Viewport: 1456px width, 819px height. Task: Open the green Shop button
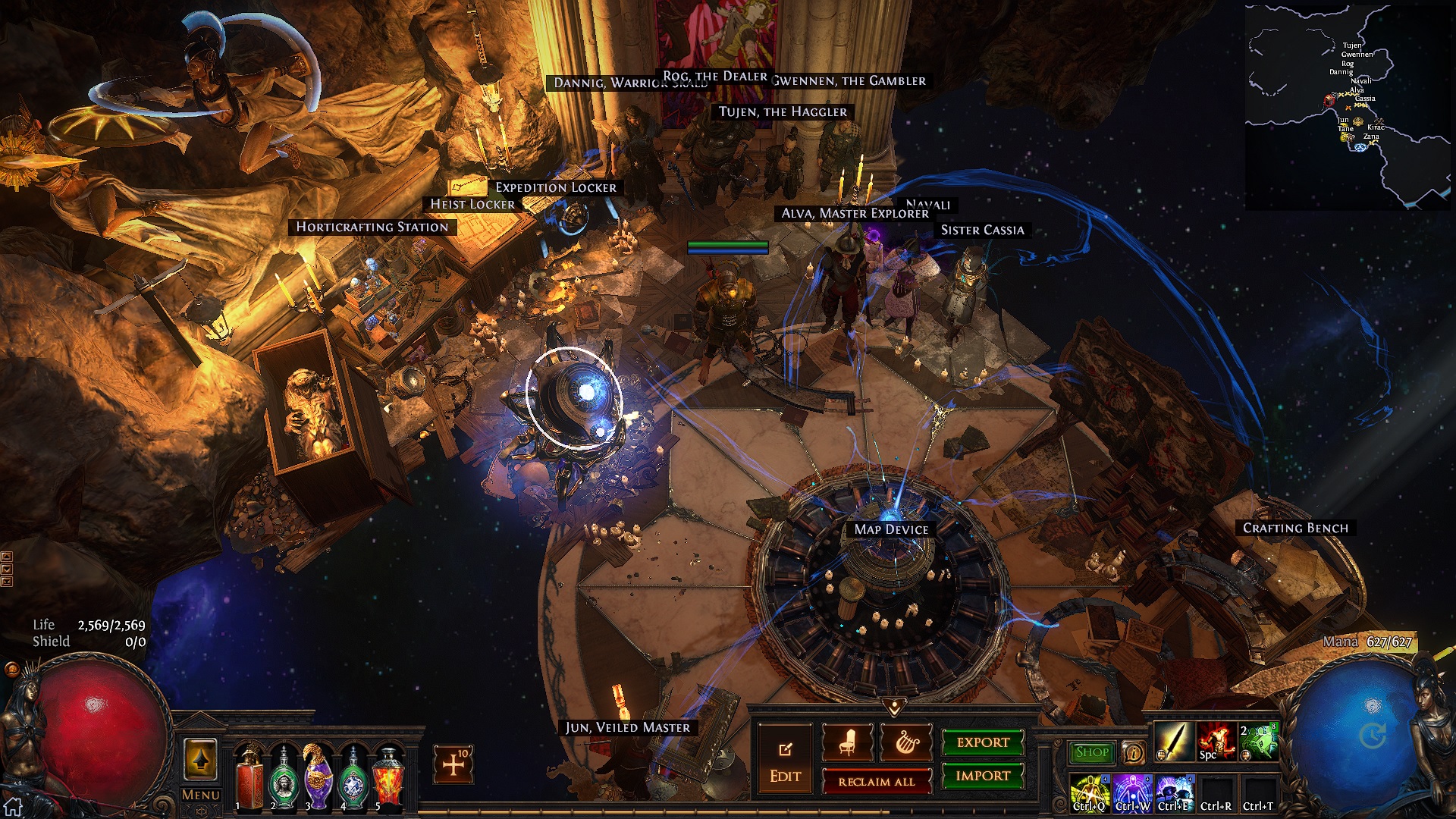[x=1092, y=752]
